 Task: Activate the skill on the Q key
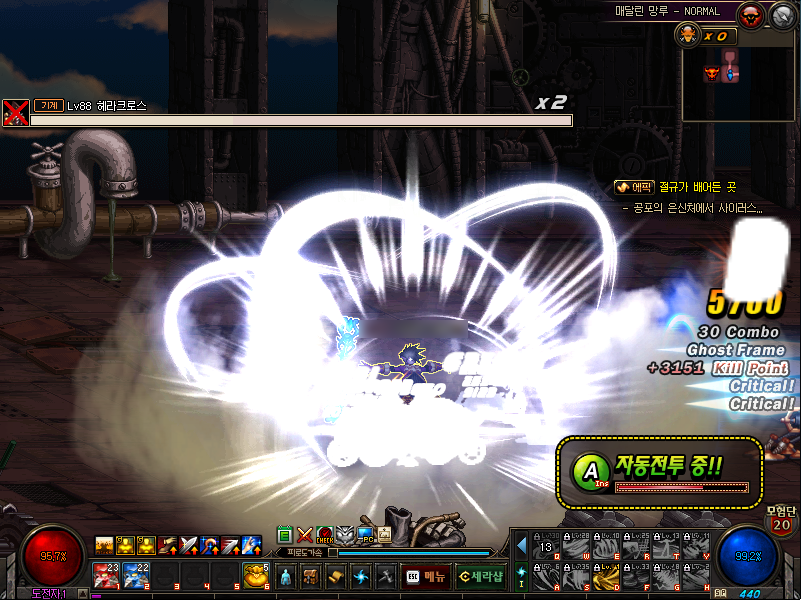[546, 546]
